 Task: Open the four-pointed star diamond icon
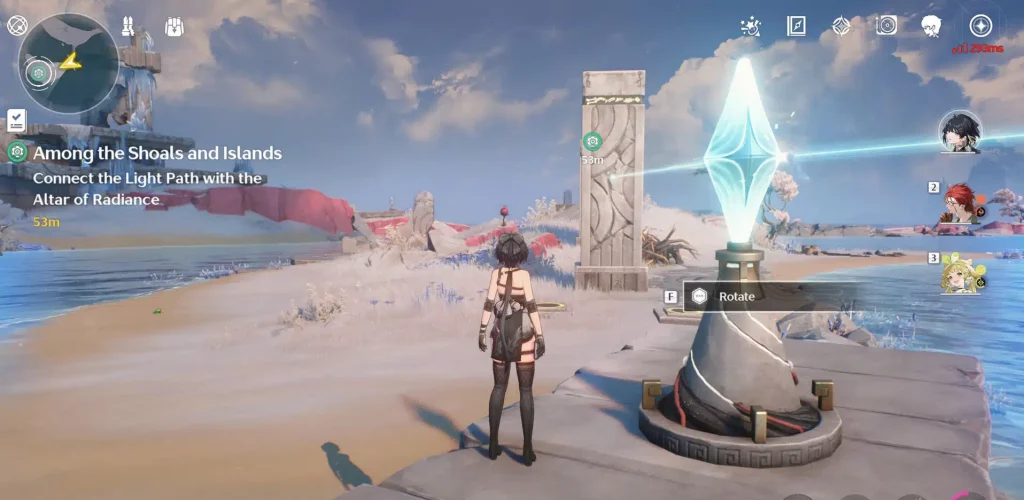[x=841, y=26]
